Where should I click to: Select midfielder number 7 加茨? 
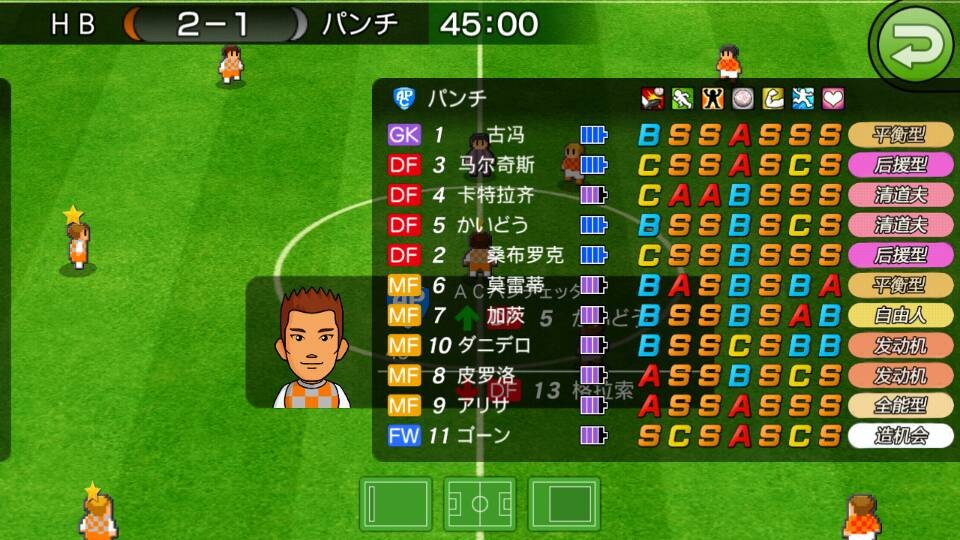[505, 316]
